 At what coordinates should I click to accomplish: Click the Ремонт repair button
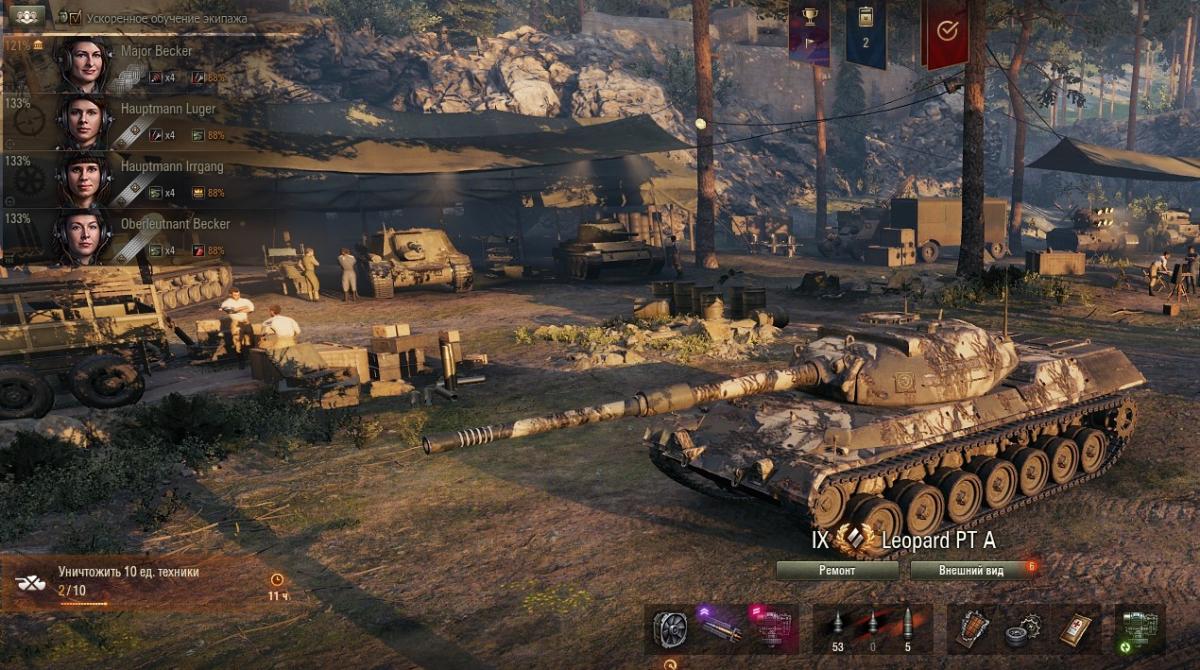click(x=837, y=570)
